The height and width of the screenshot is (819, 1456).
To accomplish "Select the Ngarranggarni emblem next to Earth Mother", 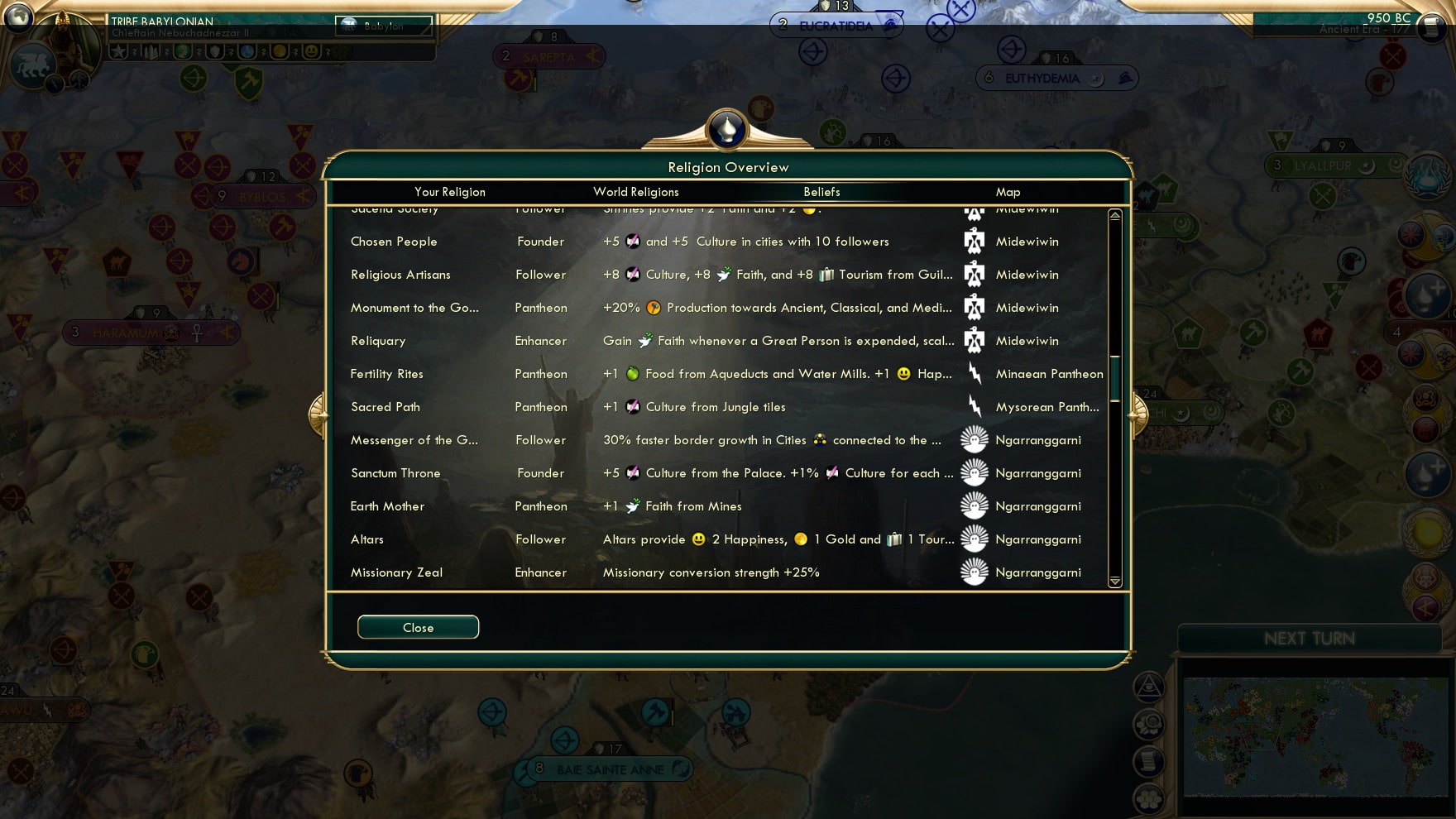I will [975, 505].
